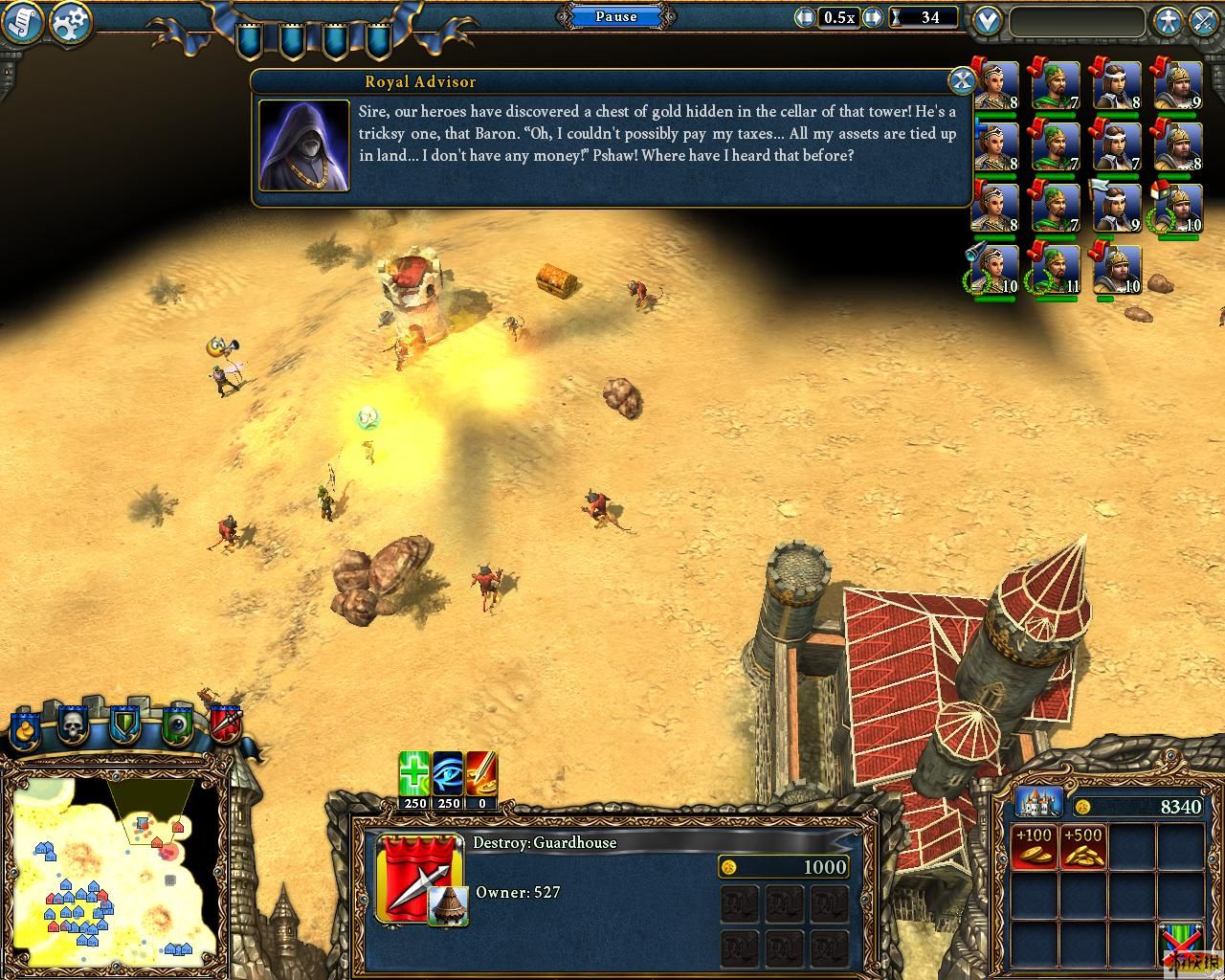Open the quest scroll menu
This screenshot has height=980, width=1225.
point(23,23)
